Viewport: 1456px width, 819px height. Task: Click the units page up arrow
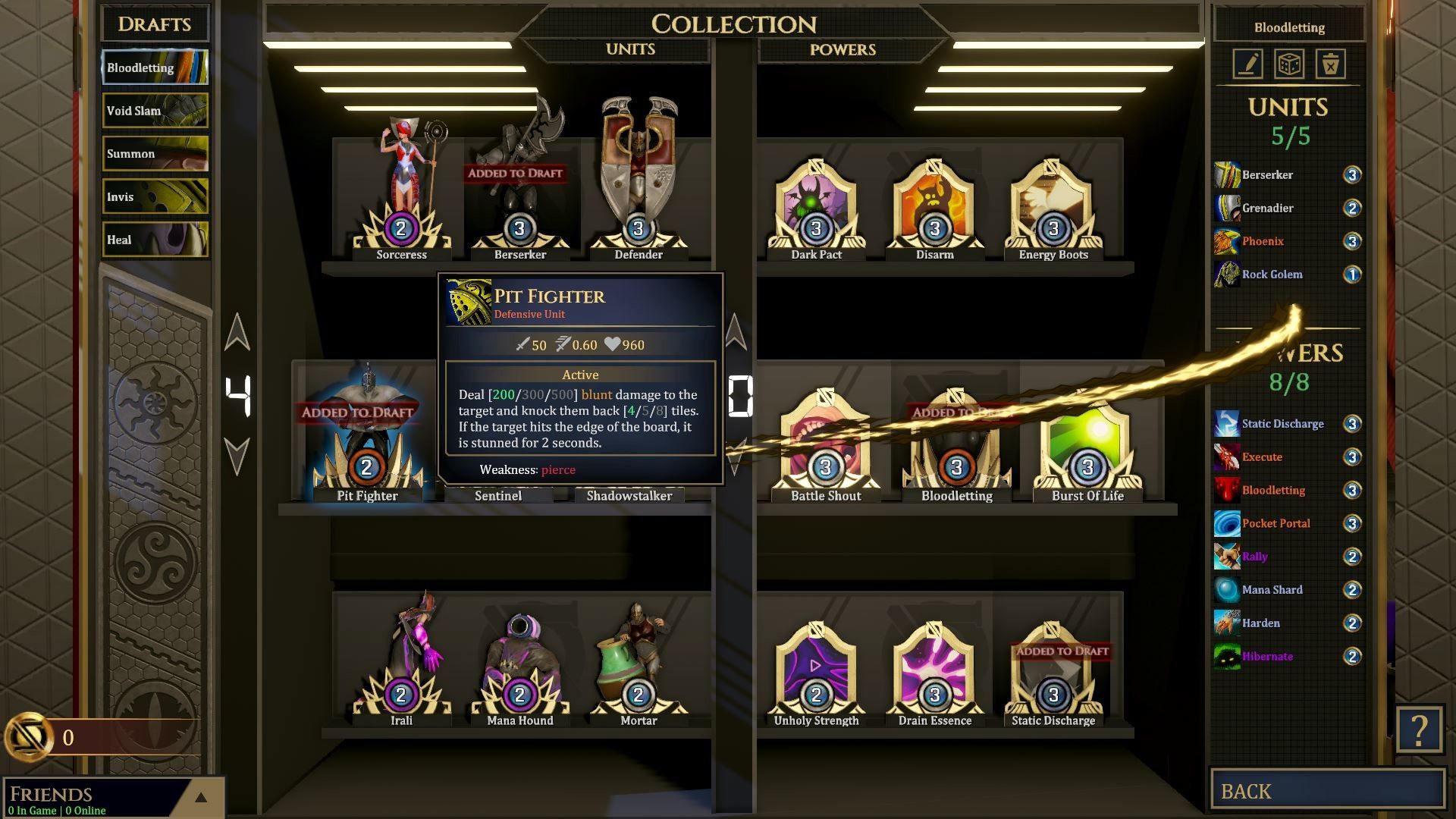[x=237, y=332]
